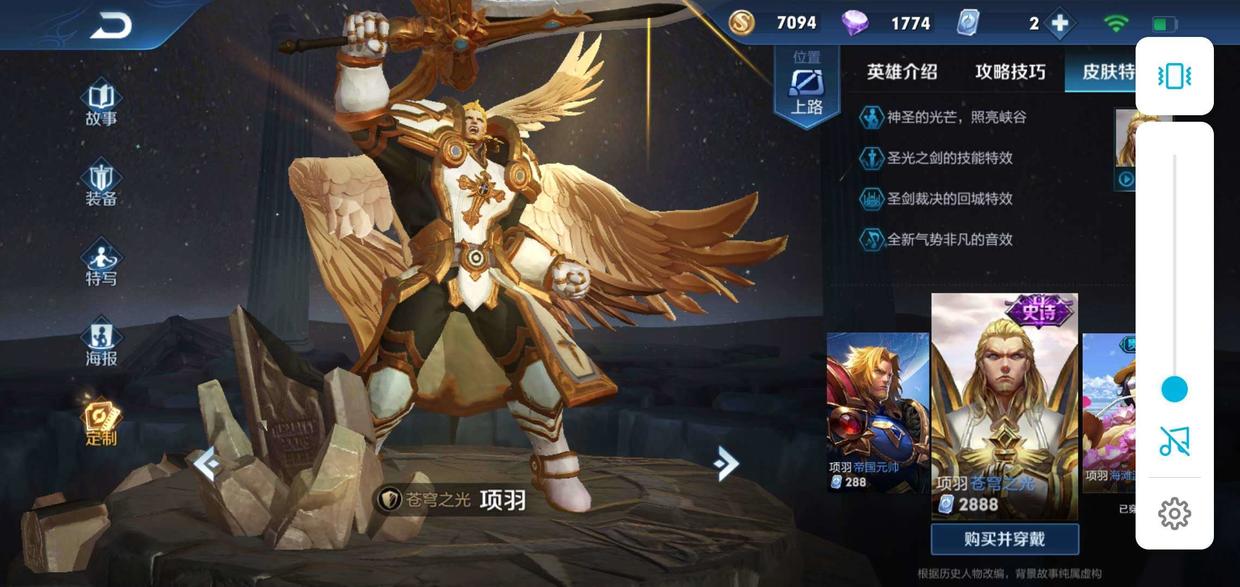This screenshot has width=1240, height=587.
Task: Show the 特写 close-up view
Action: [x=101, y=264]
